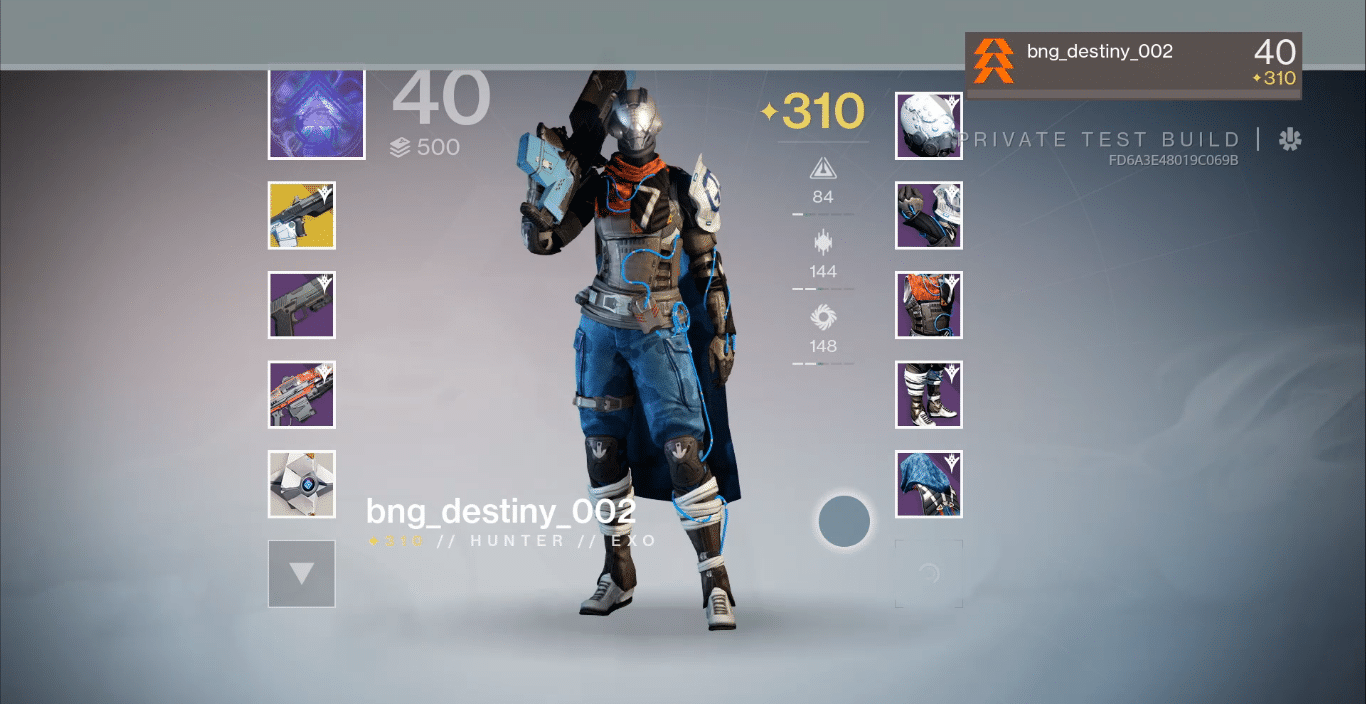The image size is (1366, 704).
Task: Choose the gauntlets armor slot
Action: coord(929,215)
